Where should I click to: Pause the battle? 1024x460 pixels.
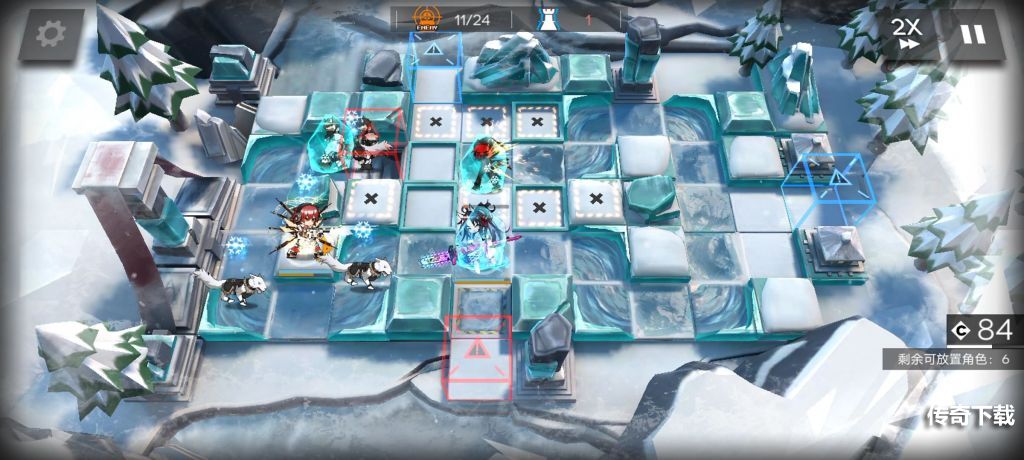click(971, 34)
